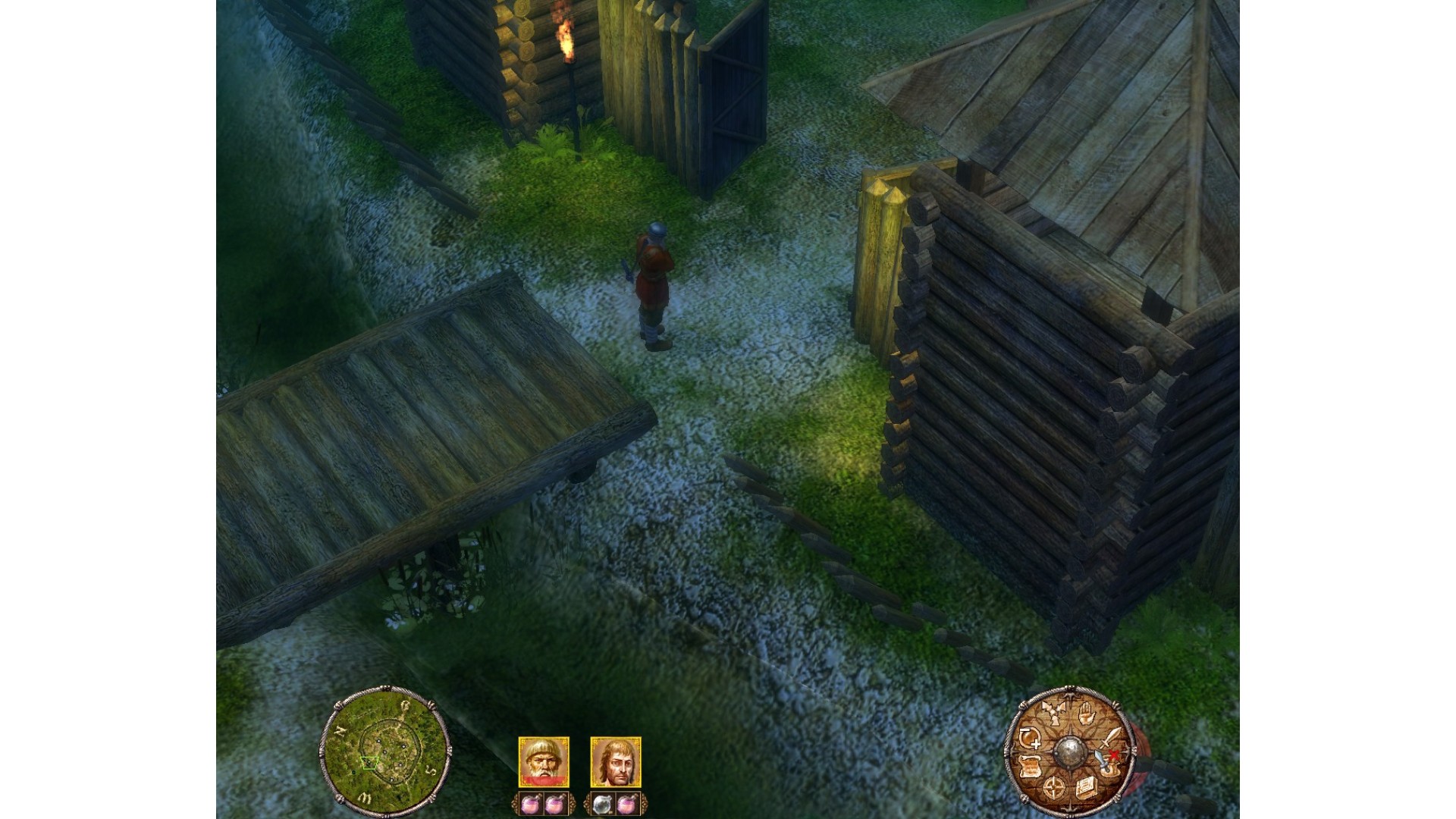
Task: Click the crosshair compass icon
Action: 1053,788
